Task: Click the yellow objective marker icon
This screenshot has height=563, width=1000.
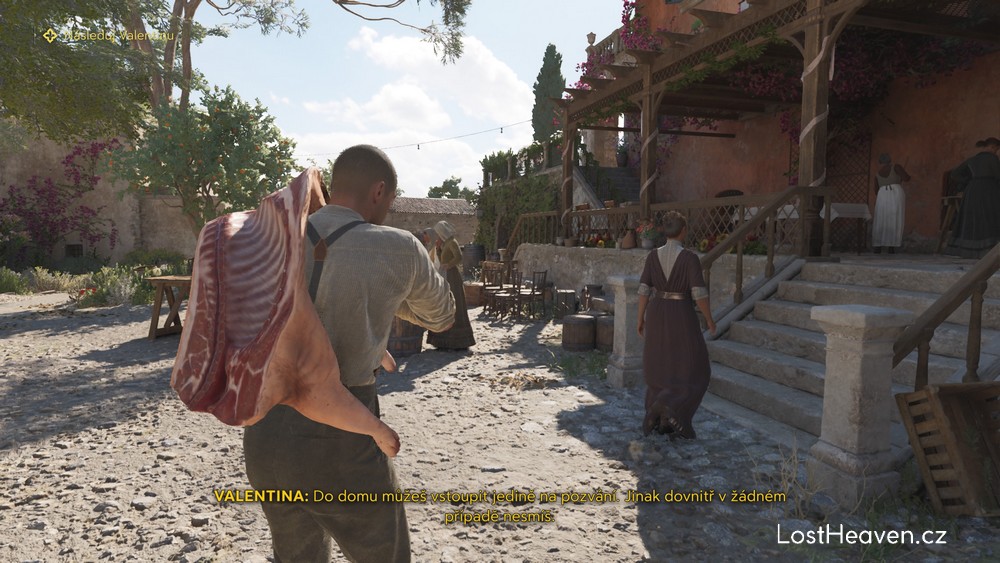Action: click(x=50, y=36)
